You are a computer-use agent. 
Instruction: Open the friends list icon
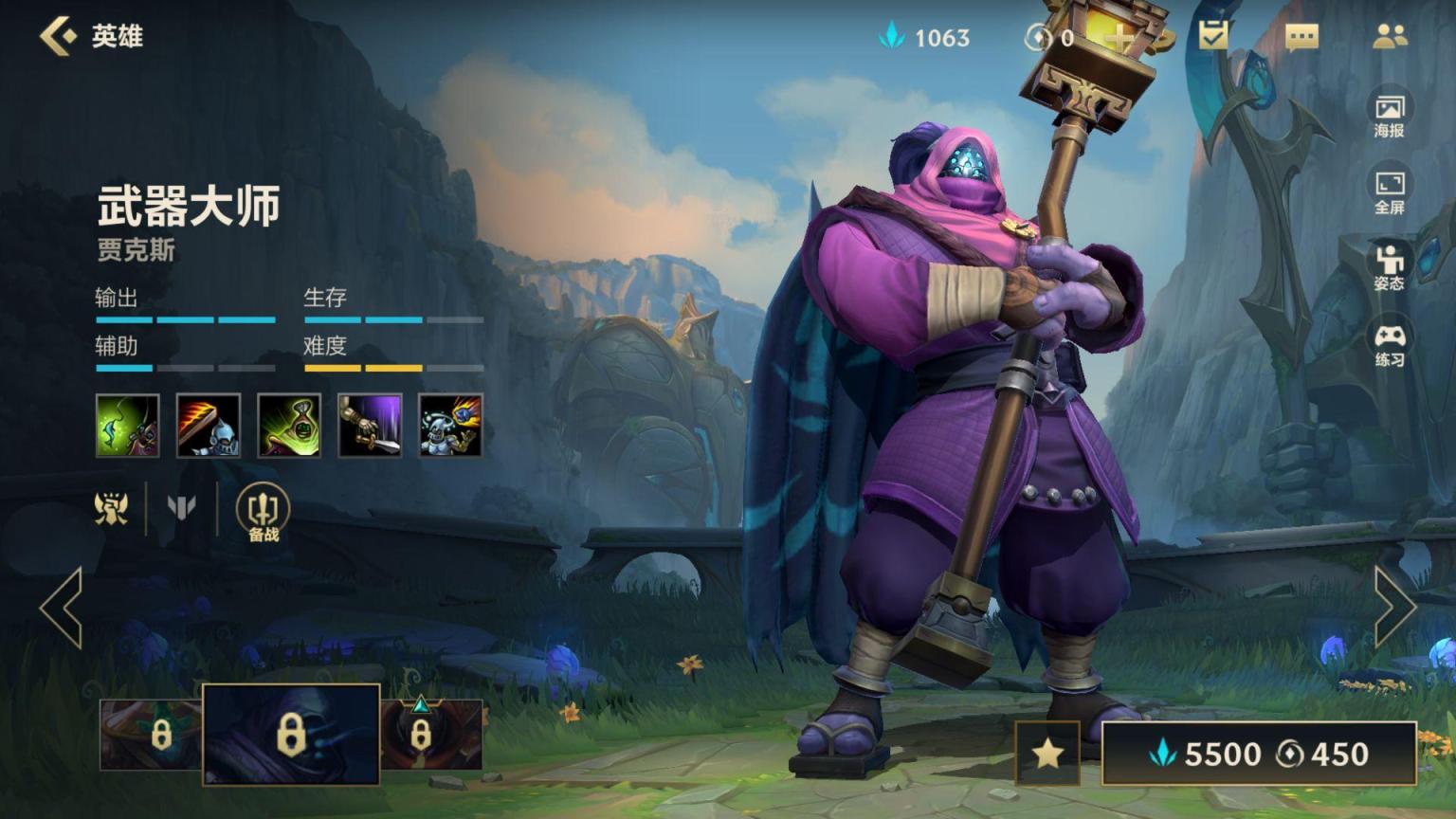coord(1390,37)
